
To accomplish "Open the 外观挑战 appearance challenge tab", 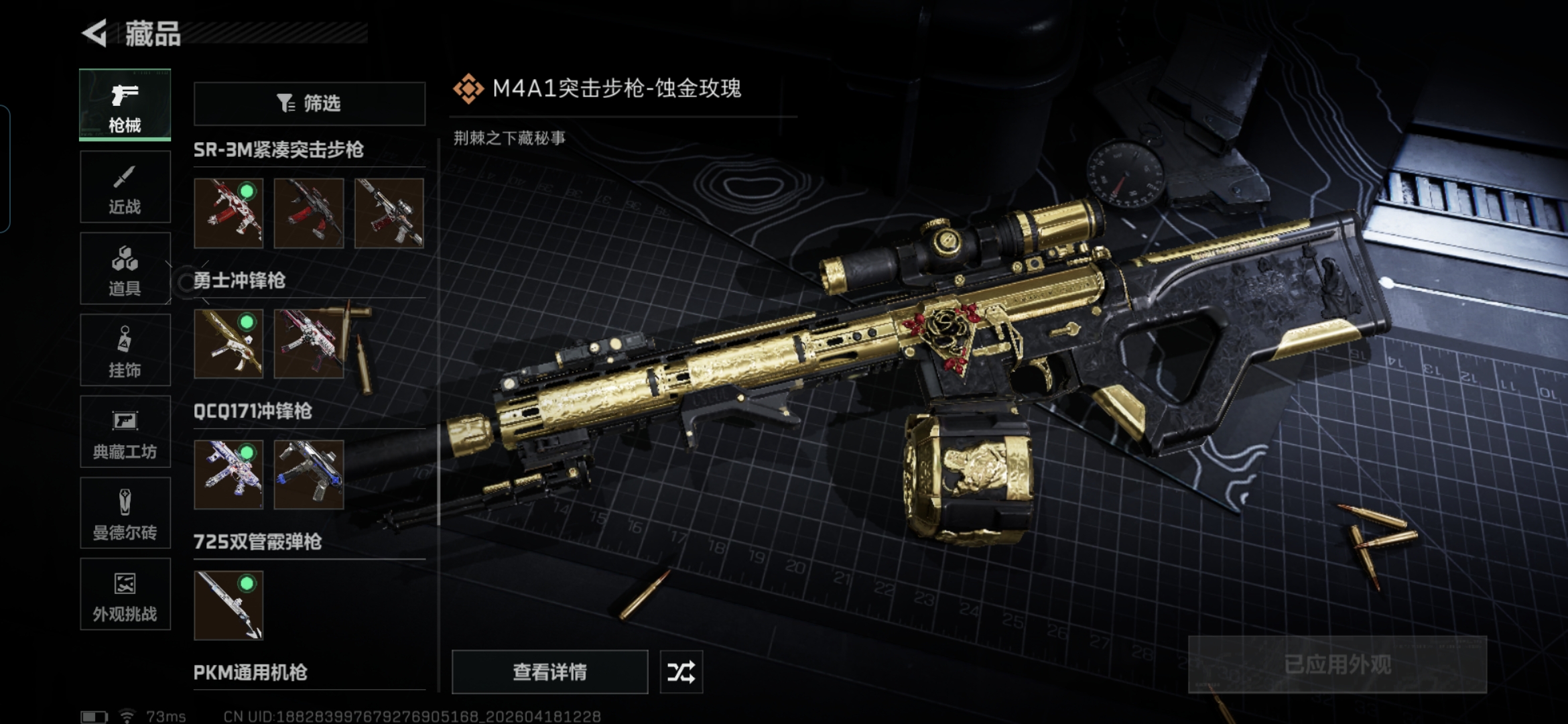I will 125,595.
